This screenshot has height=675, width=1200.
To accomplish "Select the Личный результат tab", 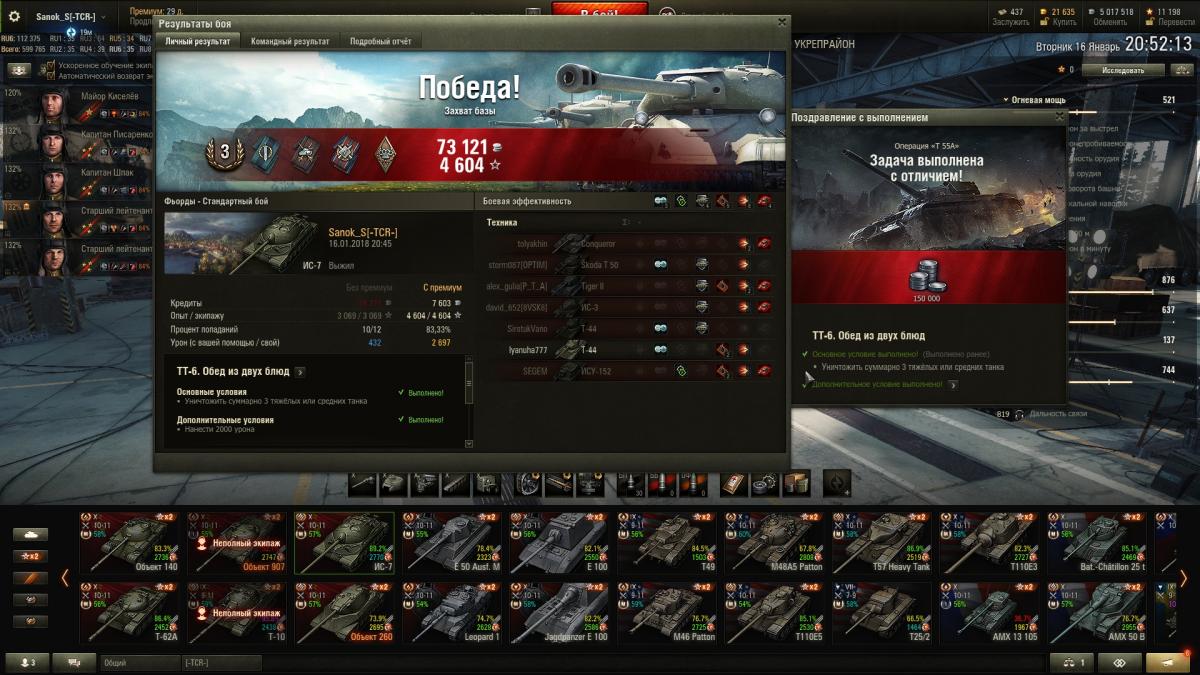I will (x=199, y=41).
